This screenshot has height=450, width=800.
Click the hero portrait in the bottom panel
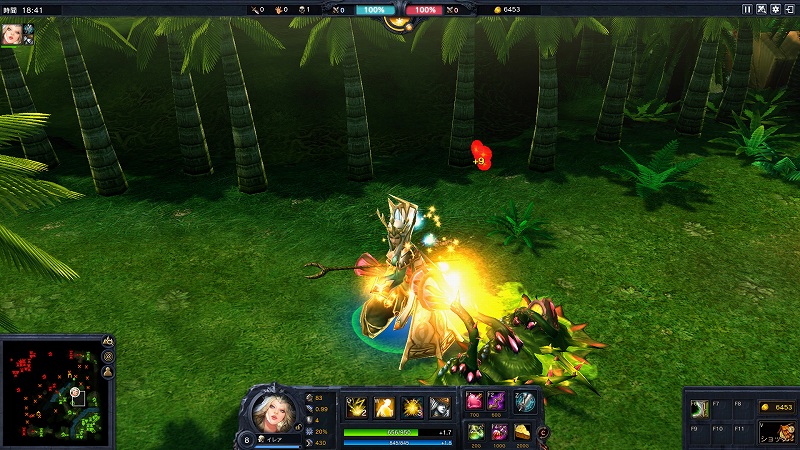coord(271,412)
